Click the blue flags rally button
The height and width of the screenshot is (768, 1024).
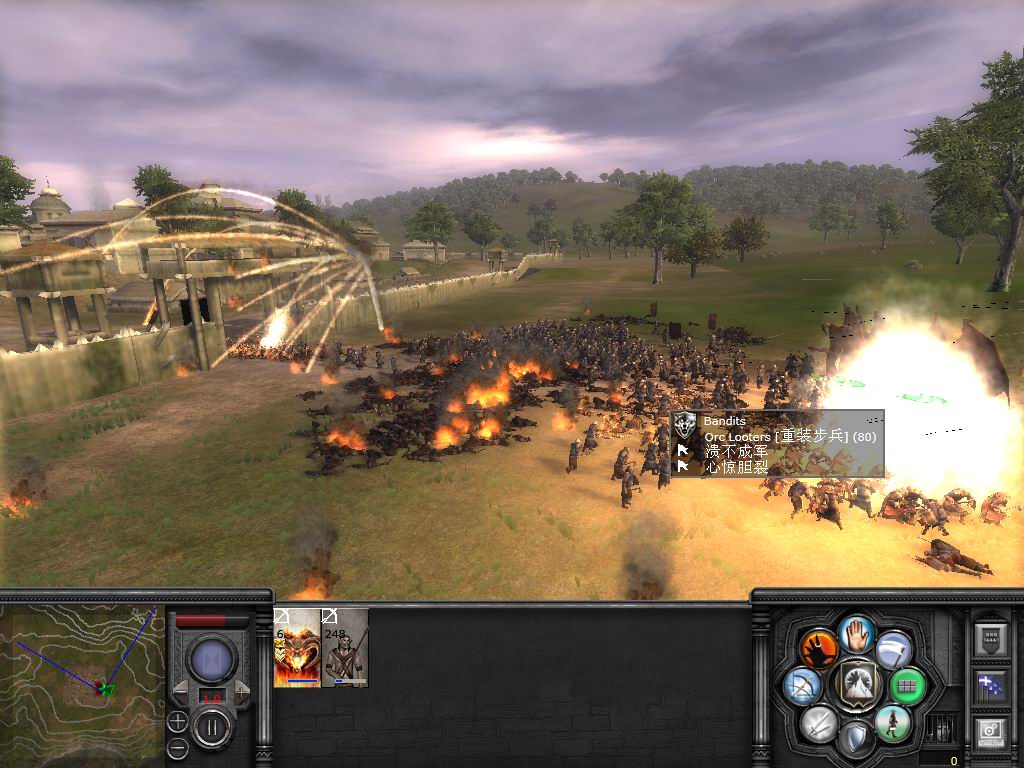990,686
